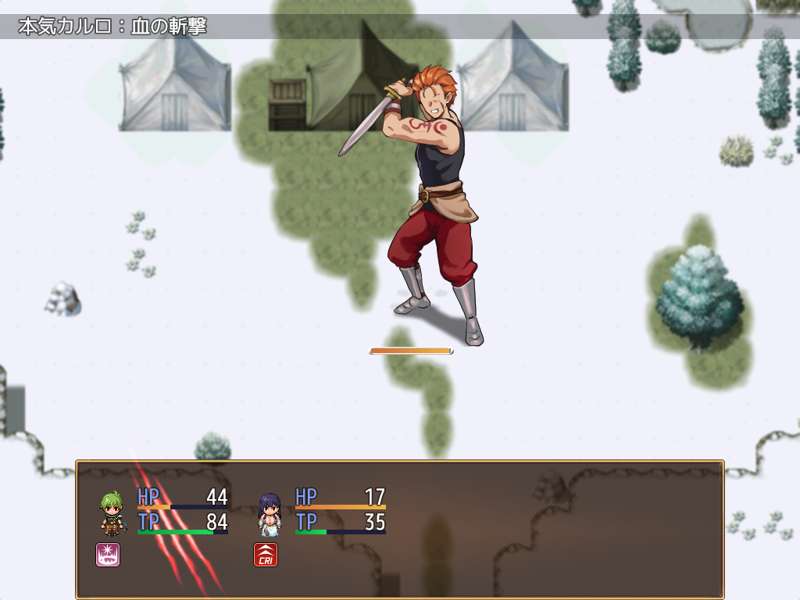Inspect the pink starburst status icon
Viewport: 800px width, 600px height.
(108, 555)
